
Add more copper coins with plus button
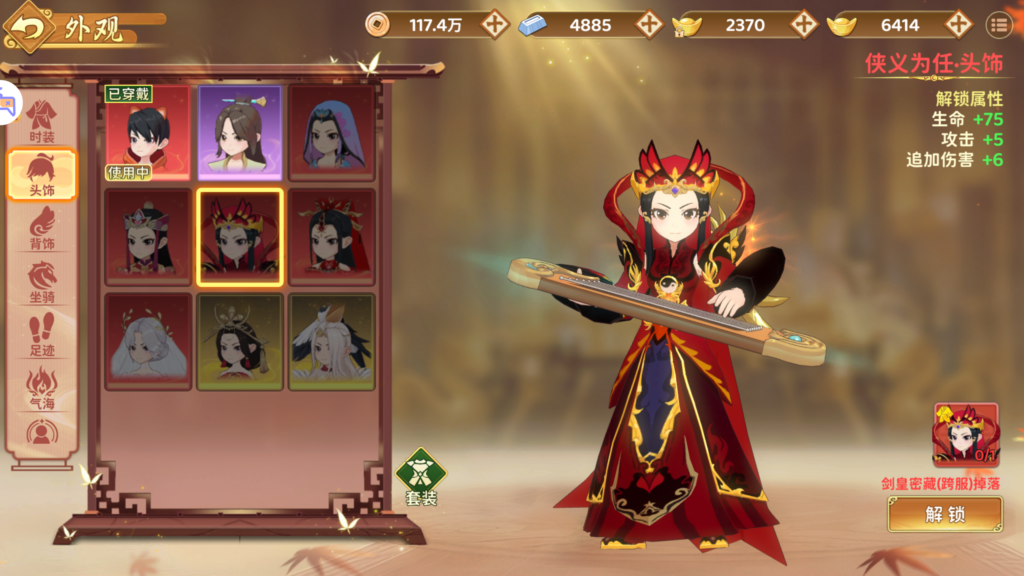click(495, 25)
